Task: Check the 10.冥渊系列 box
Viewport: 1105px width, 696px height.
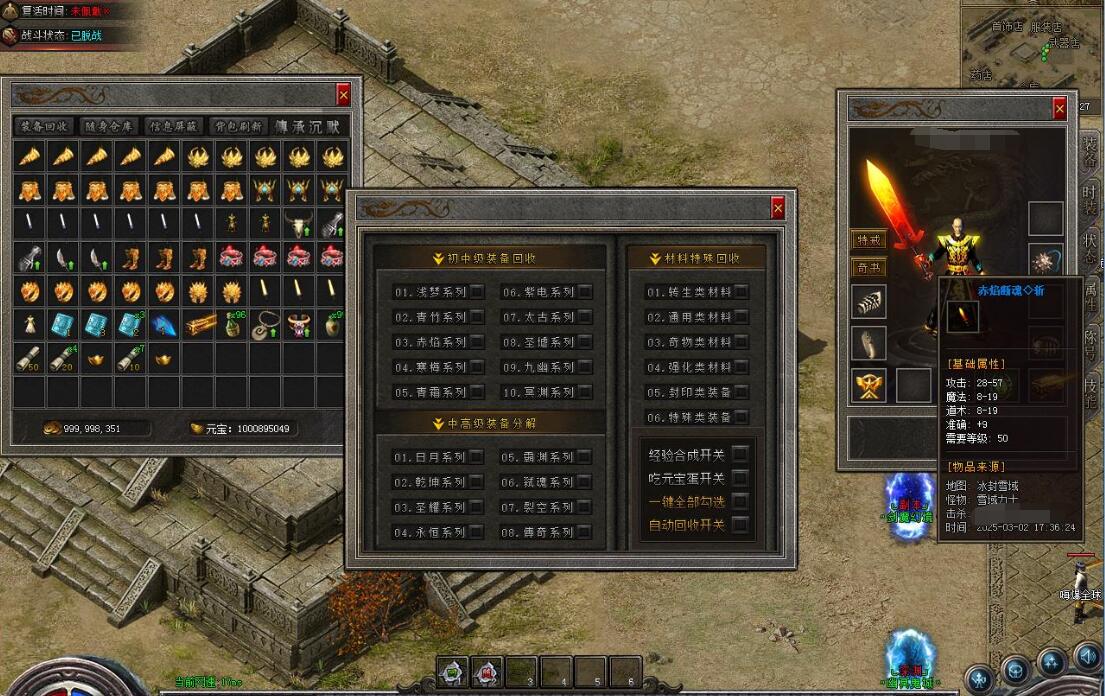Action: click(585, 392)
